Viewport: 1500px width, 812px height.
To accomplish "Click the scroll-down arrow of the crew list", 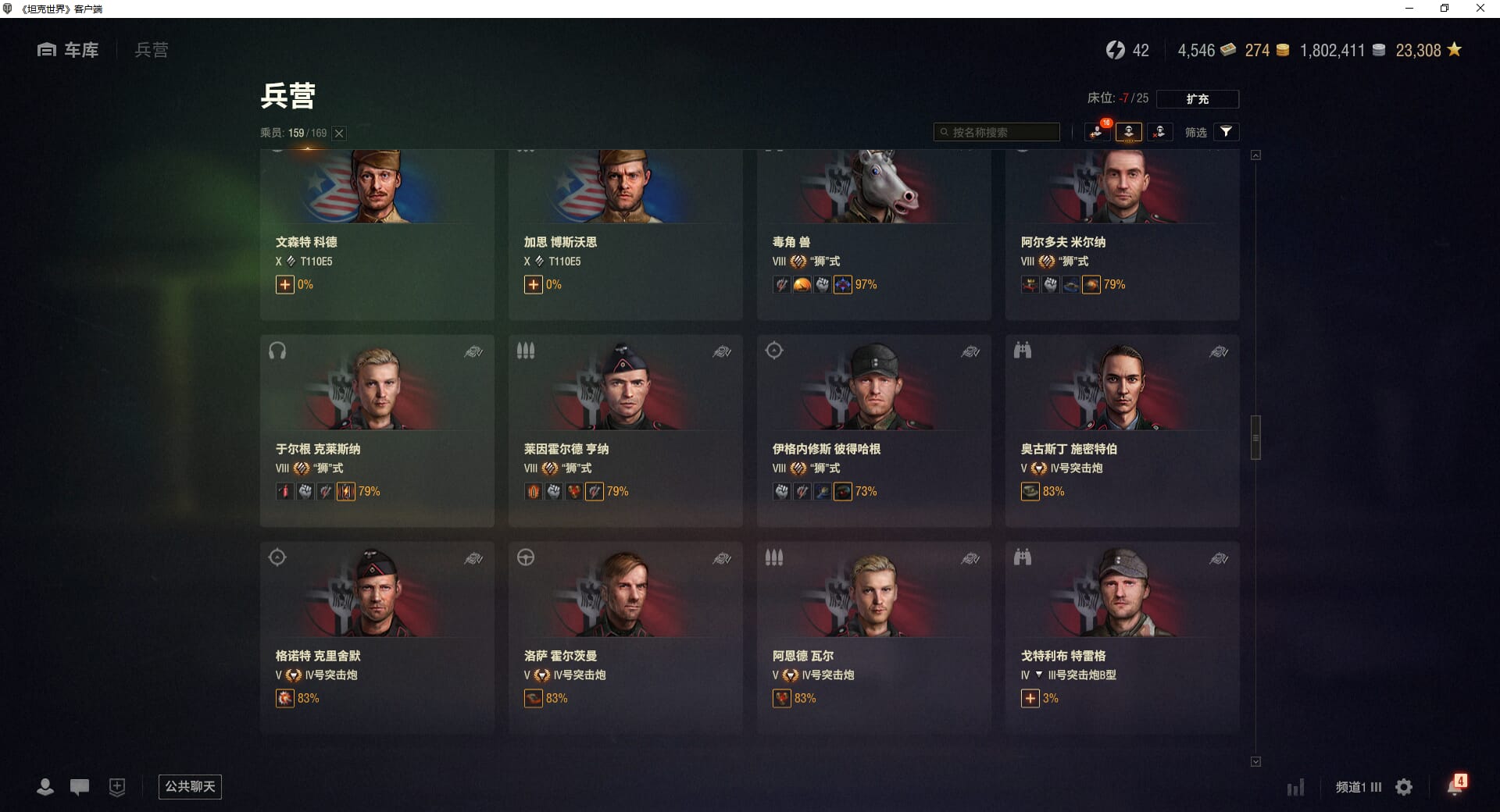I will (x=1255, y=761).
